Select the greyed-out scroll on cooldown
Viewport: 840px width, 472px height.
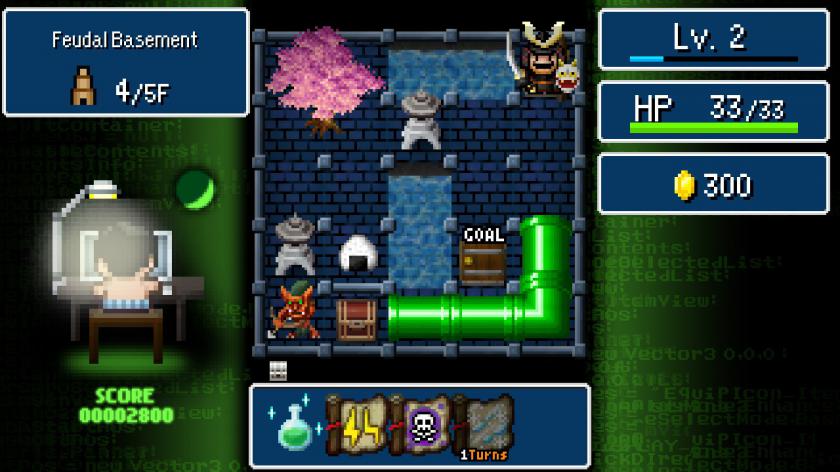485,425
